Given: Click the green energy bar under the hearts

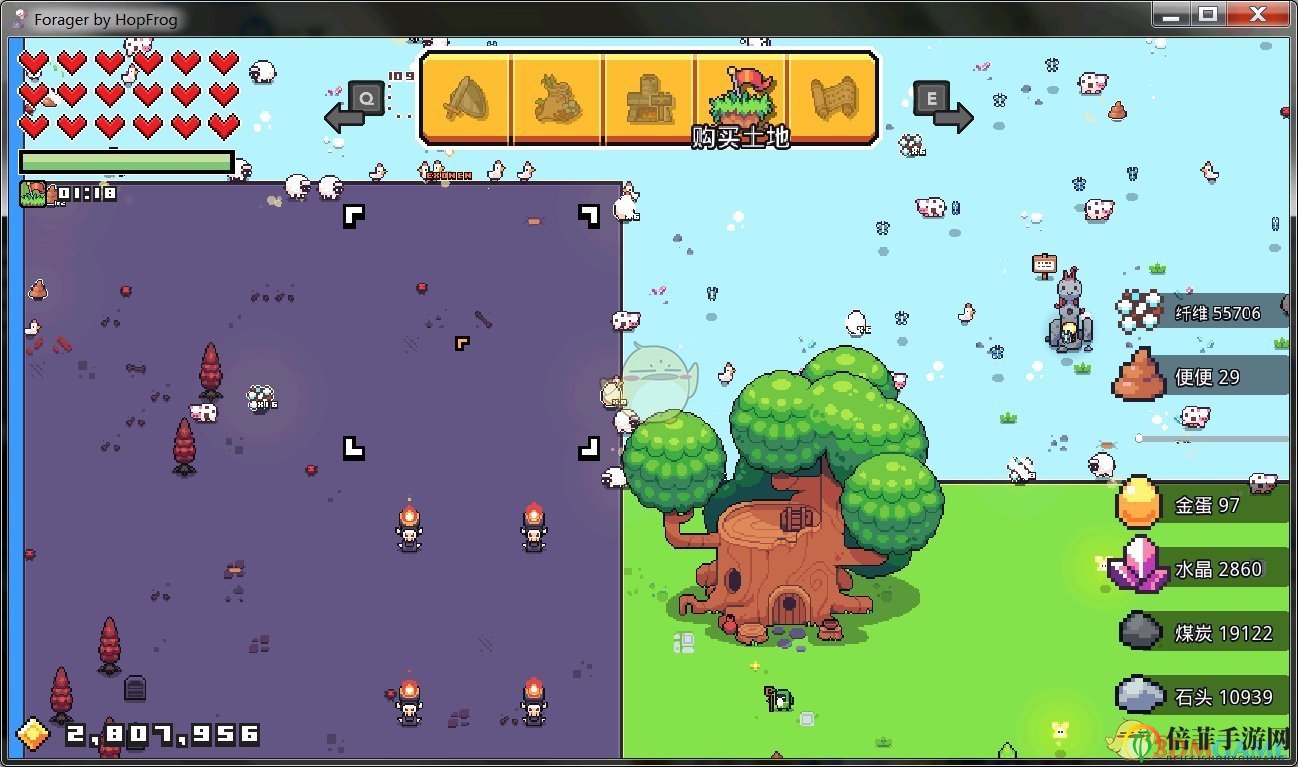Looking at the screenshot, I should point(127,161).
